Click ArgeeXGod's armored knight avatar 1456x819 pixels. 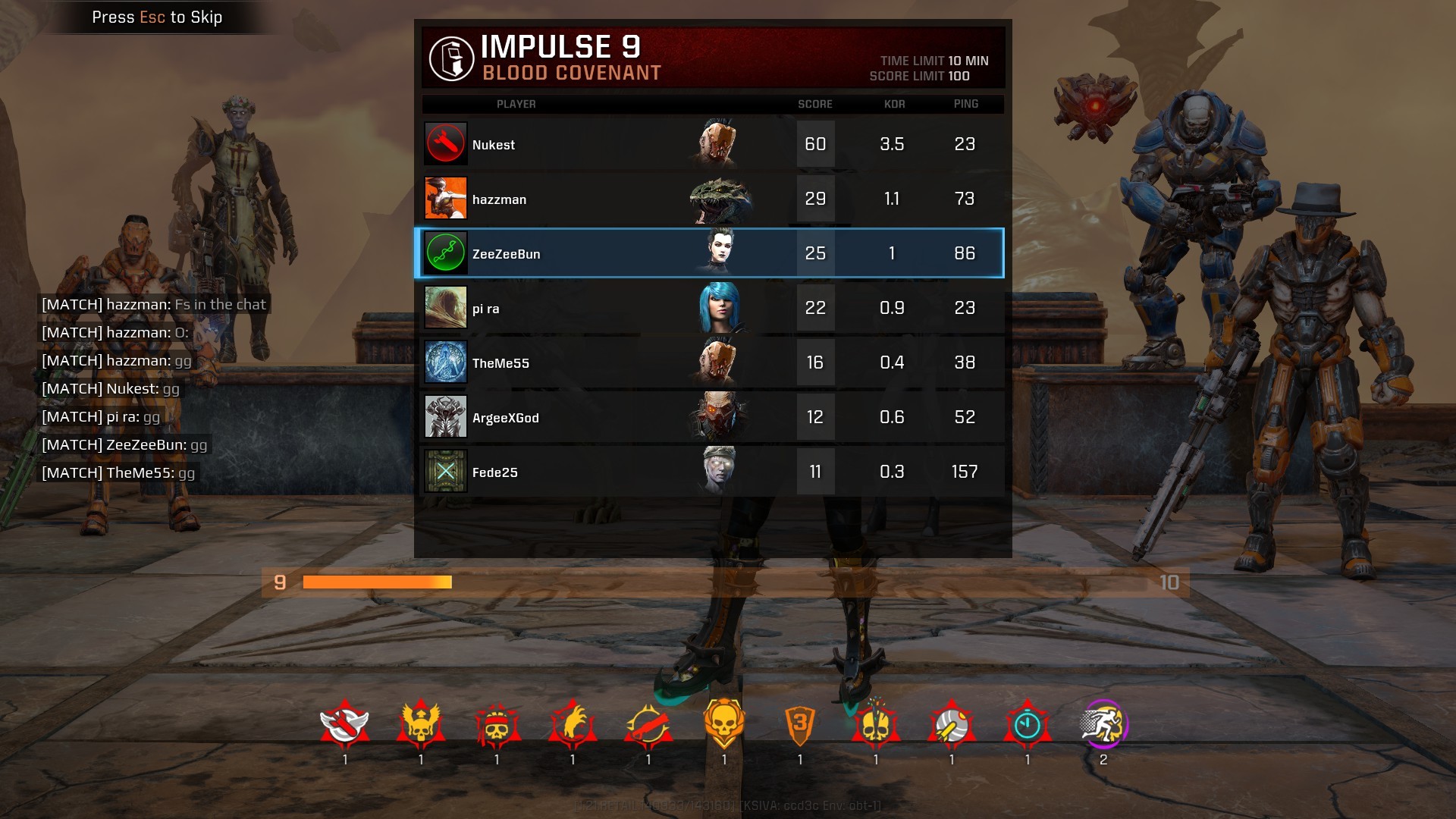click(445, 416)
